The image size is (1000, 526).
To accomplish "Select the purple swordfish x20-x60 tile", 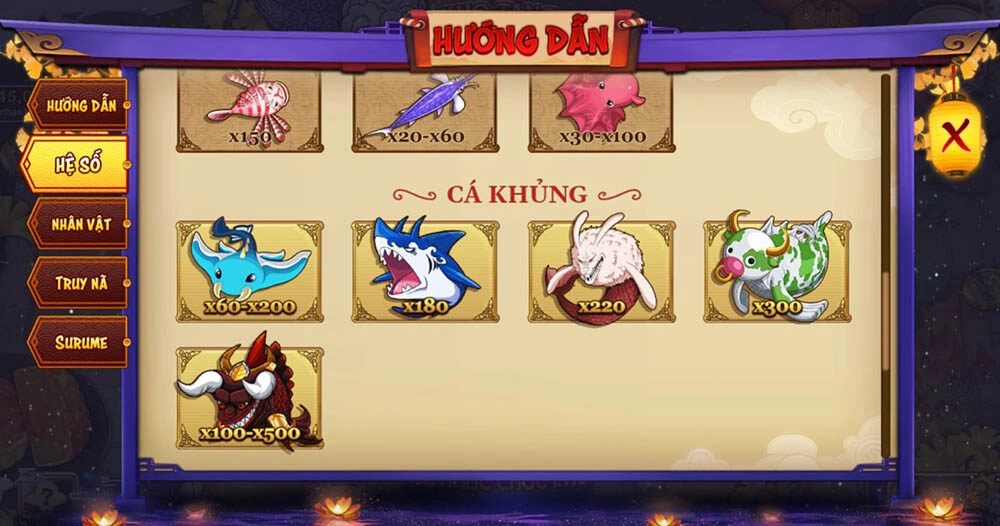I will click(425, 112).
